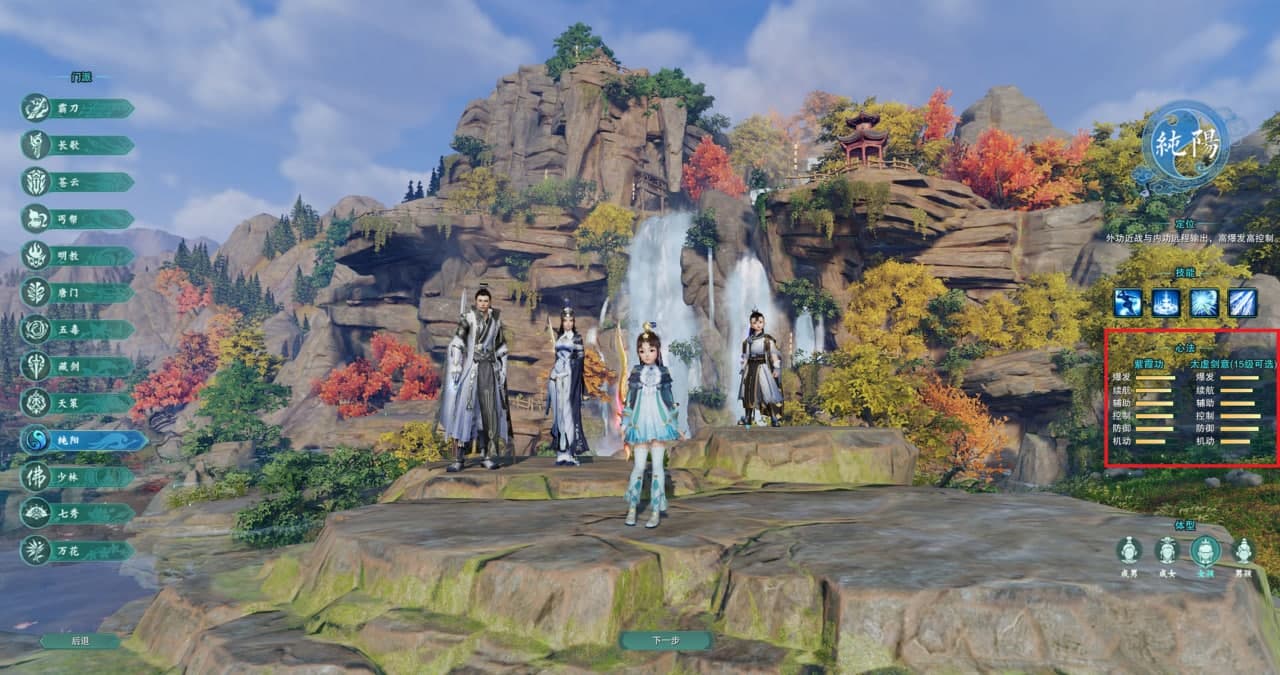Viewport: 1280px width, 675px height.
Task: Proceed with the 下一步 button
Action: tap(665, 641)
